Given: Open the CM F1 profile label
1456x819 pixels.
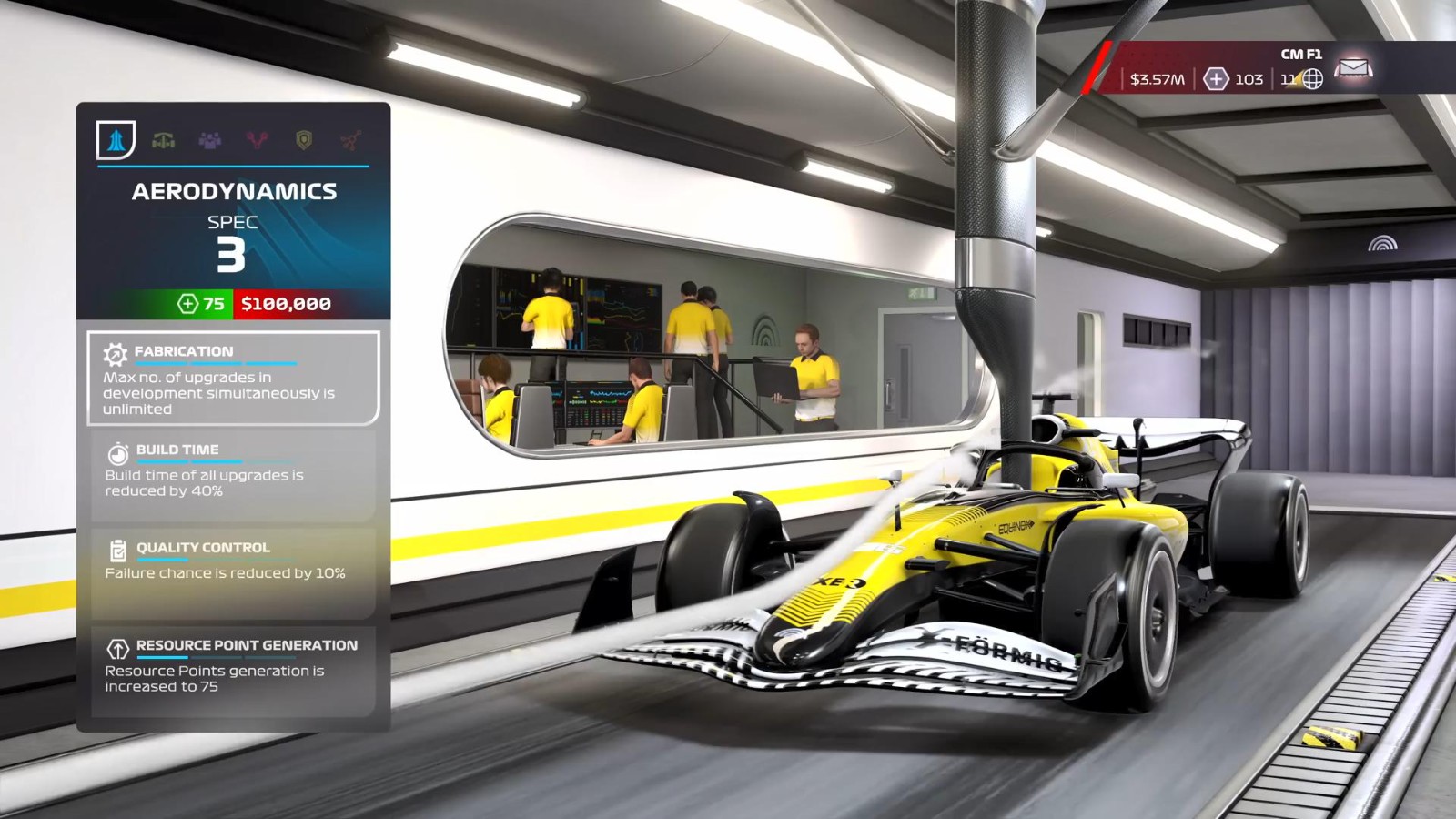Looking at the screenshot, I should 1301,53.
